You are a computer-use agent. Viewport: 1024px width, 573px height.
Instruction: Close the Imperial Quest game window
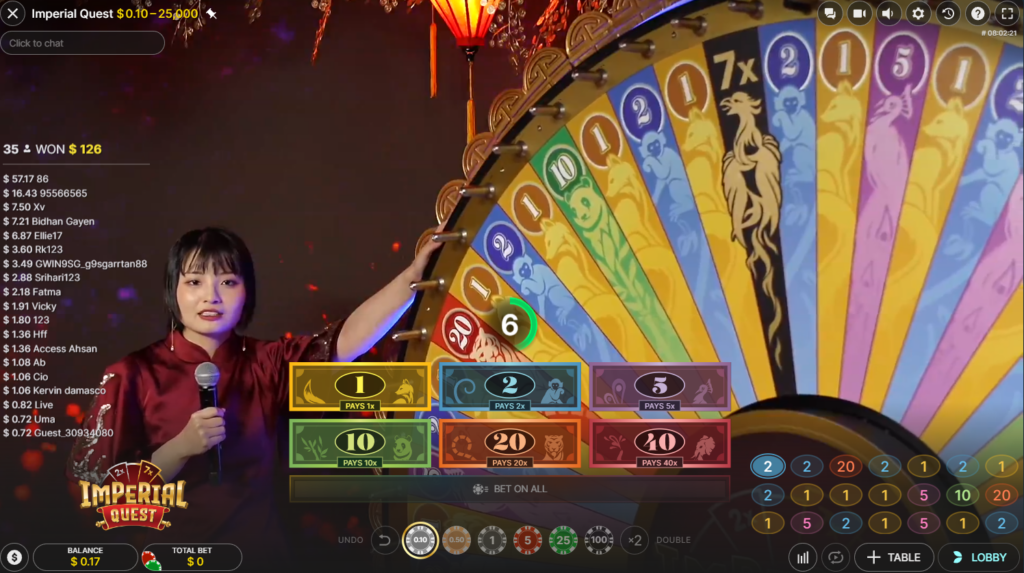tap(14, 14)
